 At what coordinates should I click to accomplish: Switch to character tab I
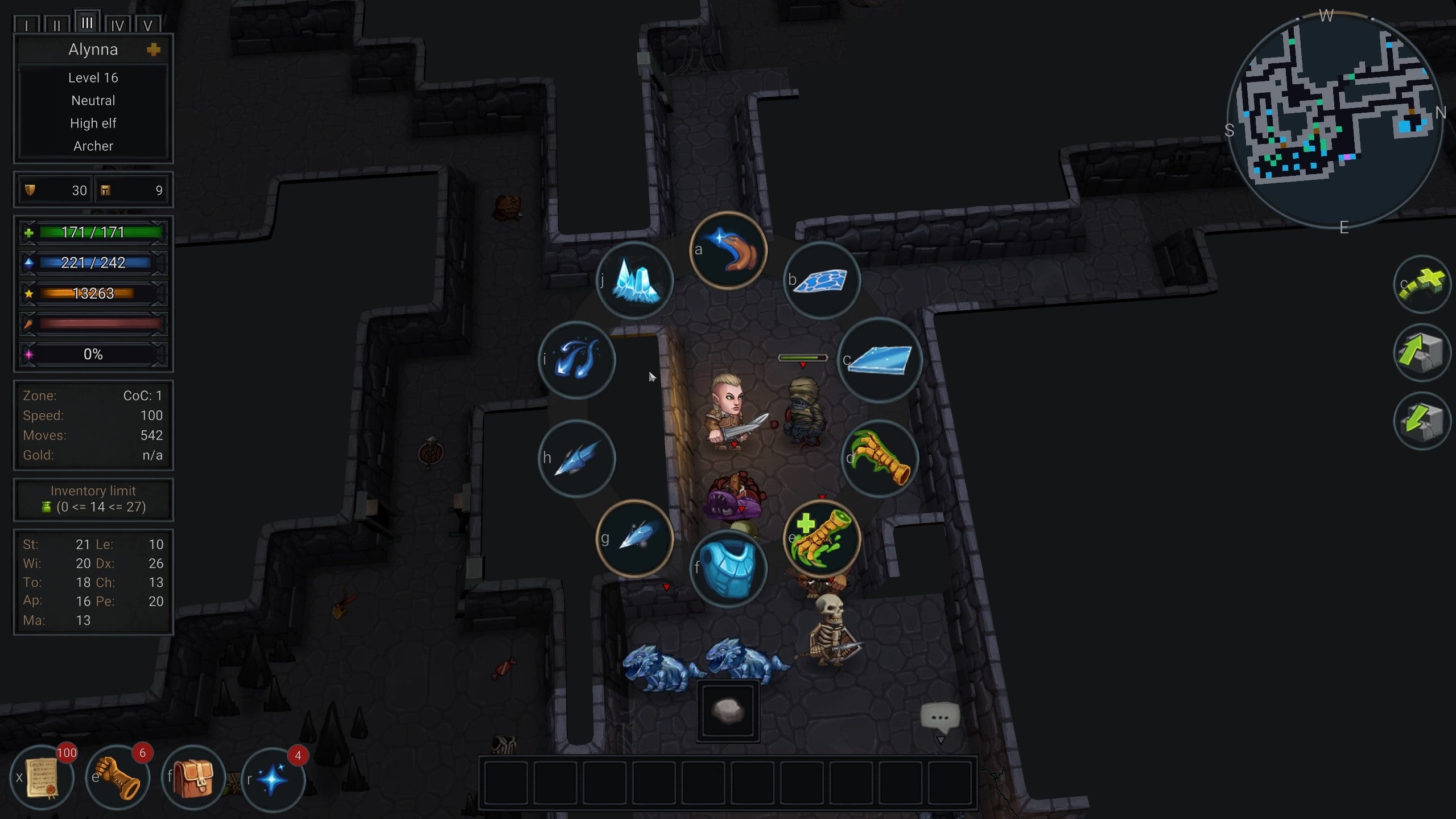coord(26,25)
